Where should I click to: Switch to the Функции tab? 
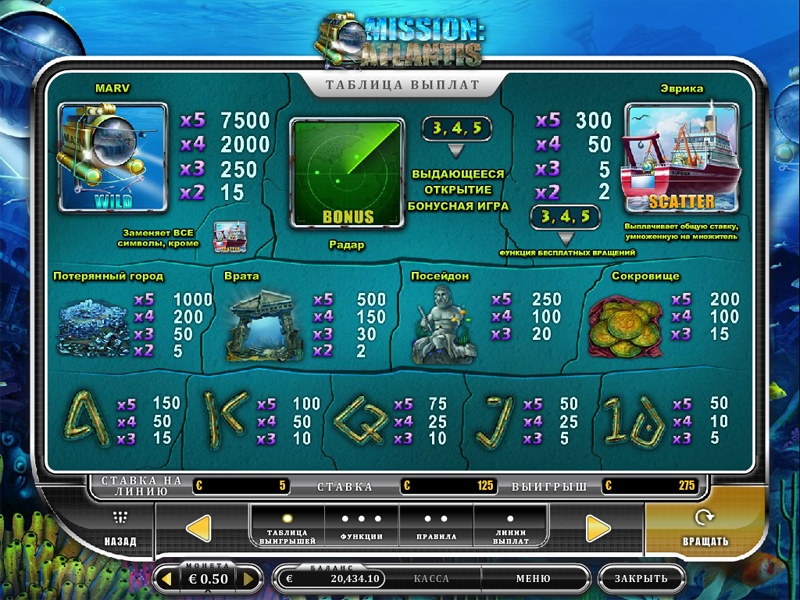(361, 527)
